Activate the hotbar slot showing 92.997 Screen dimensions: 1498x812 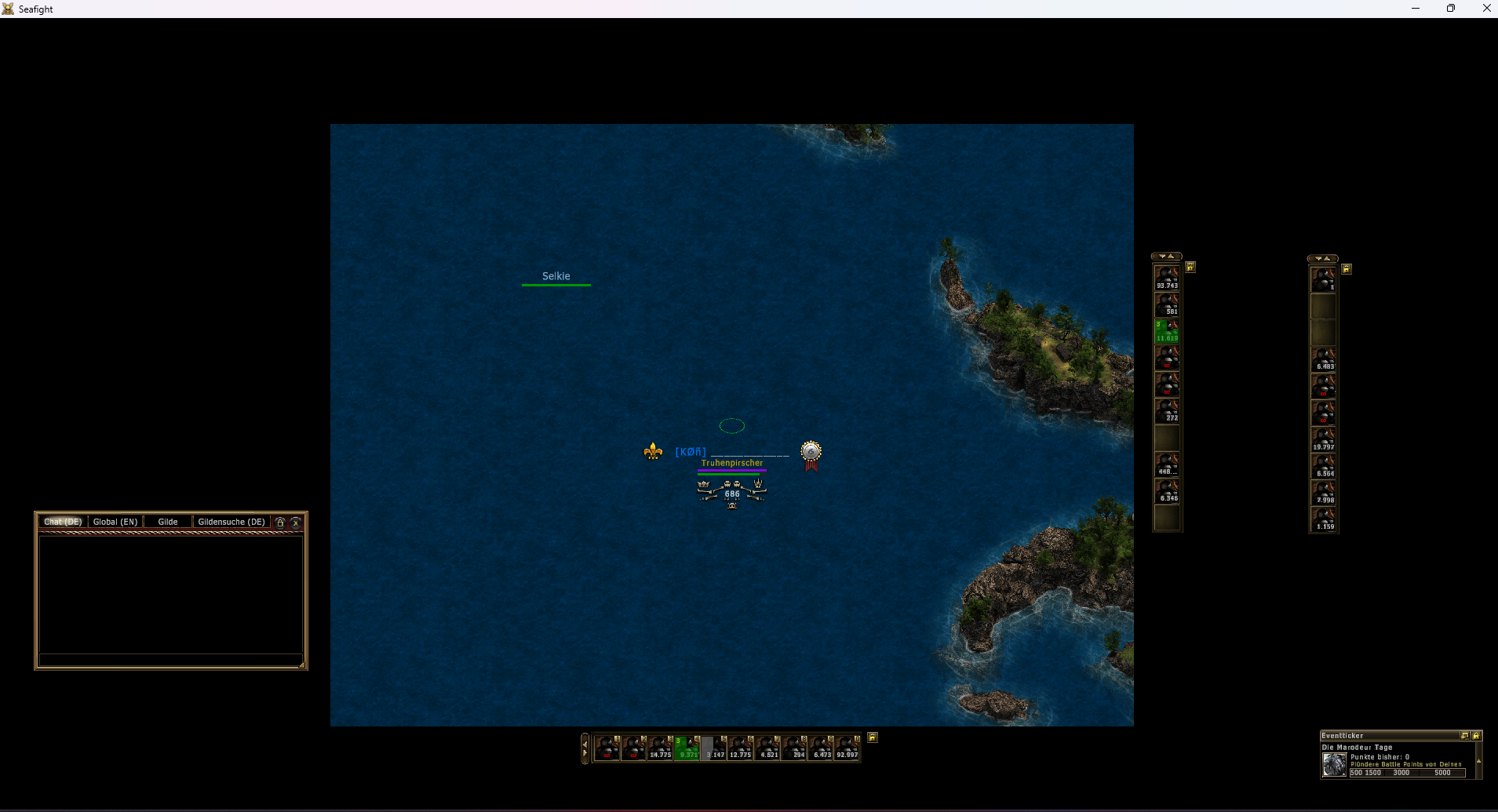click(x=847, y=748)
